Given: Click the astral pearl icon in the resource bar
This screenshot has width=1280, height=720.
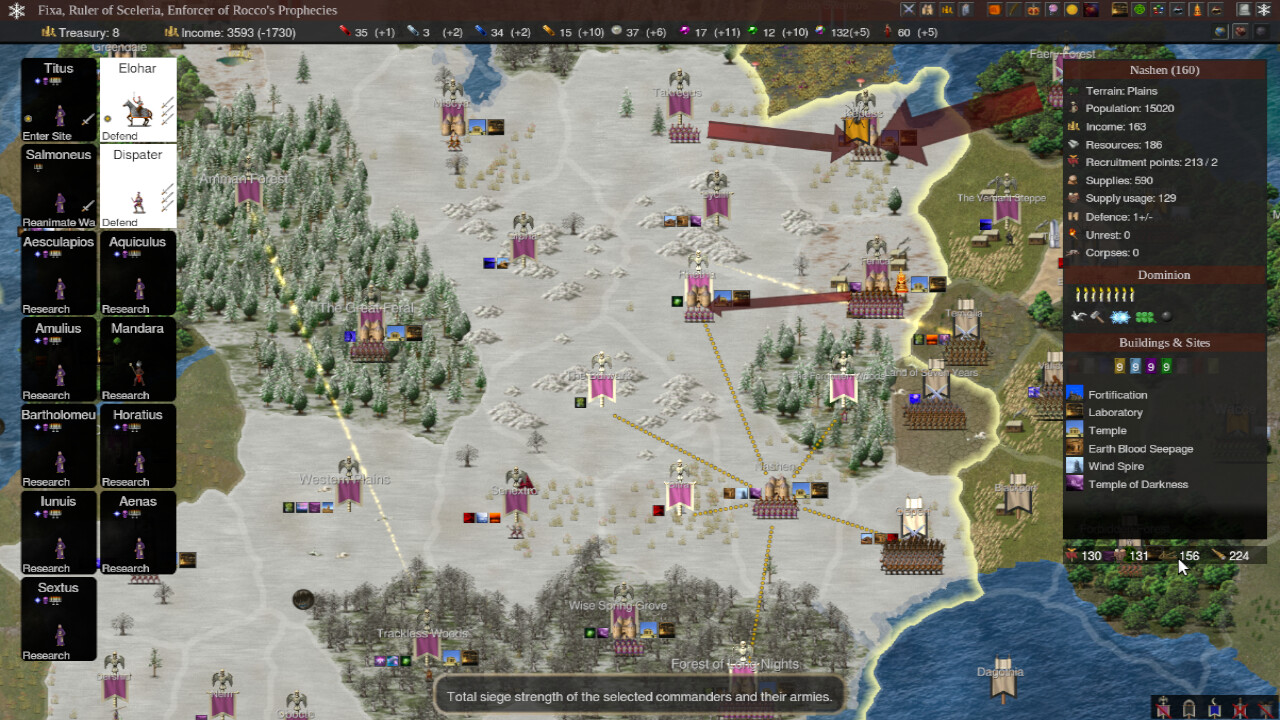Looking at the screenshot, I should [x=615, y=31].
